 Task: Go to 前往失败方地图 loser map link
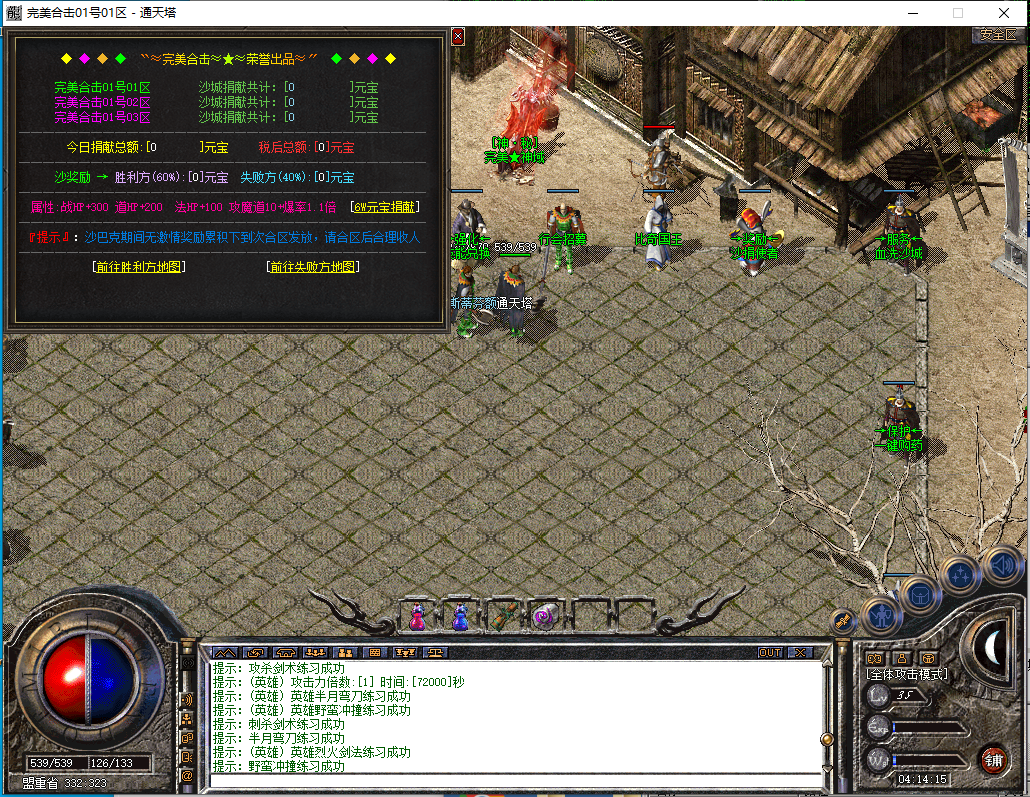point(313,267)
